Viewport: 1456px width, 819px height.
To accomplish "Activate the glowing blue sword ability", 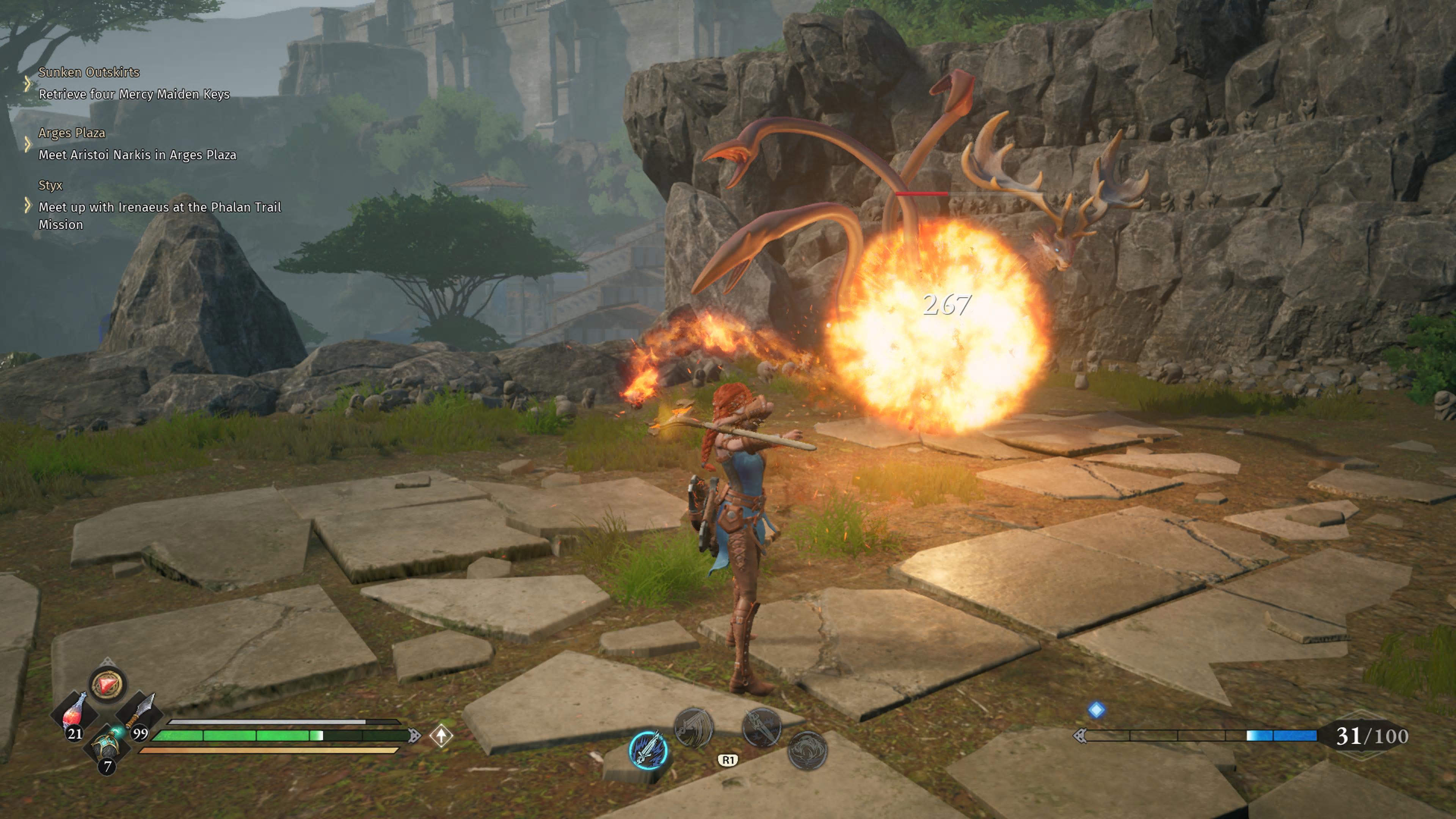I will 648,750.
